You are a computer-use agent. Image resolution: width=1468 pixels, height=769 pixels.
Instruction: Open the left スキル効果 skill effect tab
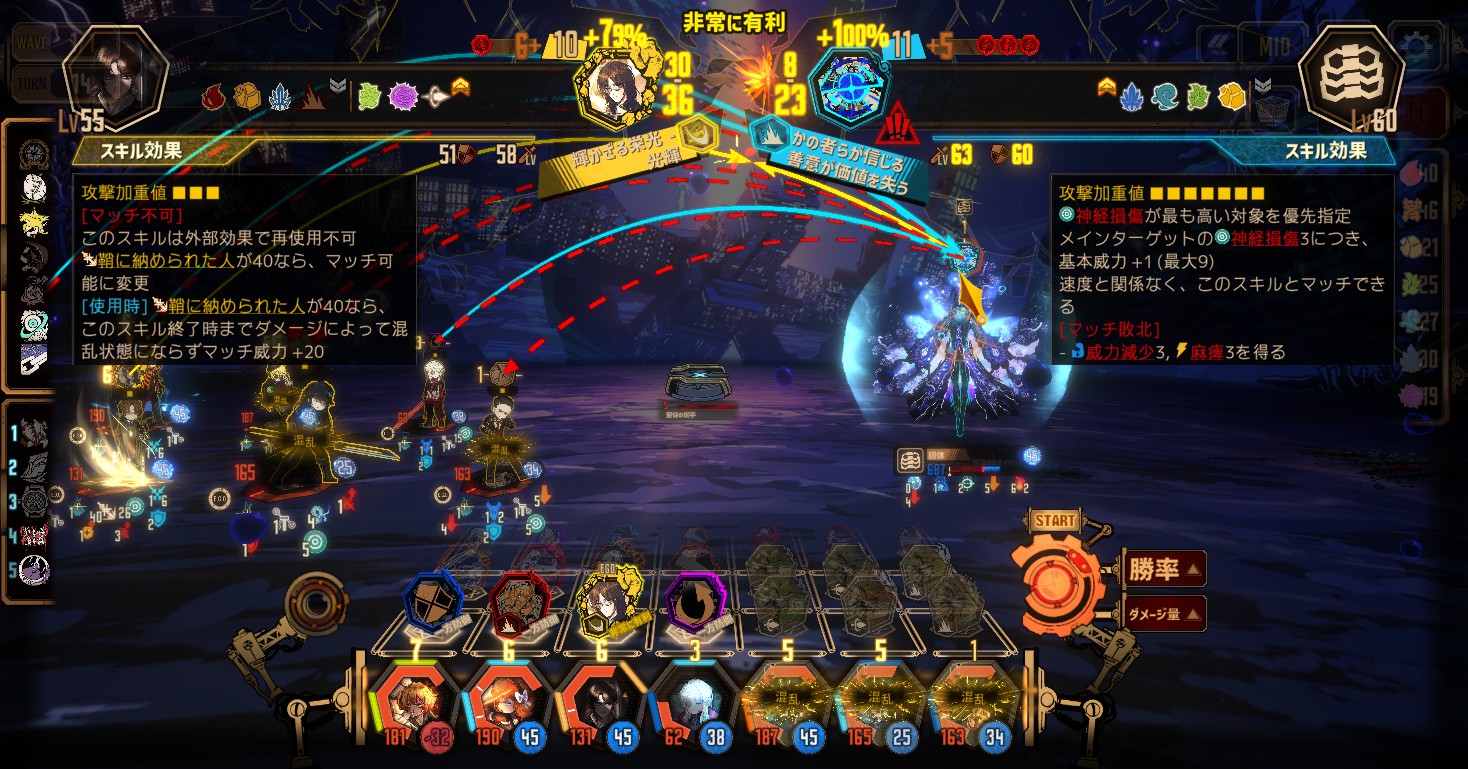[x=140, y=152]
